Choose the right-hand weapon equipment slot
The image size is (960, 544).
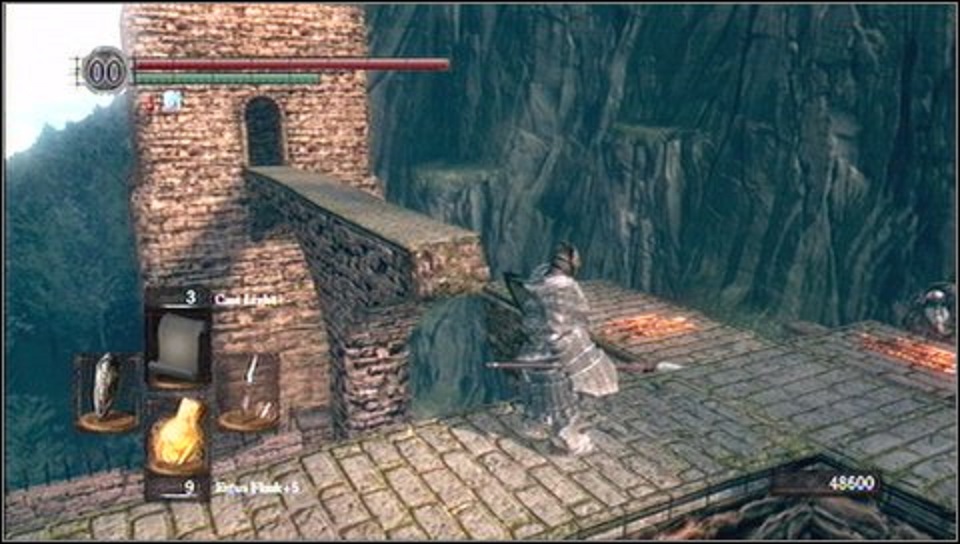click(248, 391)
